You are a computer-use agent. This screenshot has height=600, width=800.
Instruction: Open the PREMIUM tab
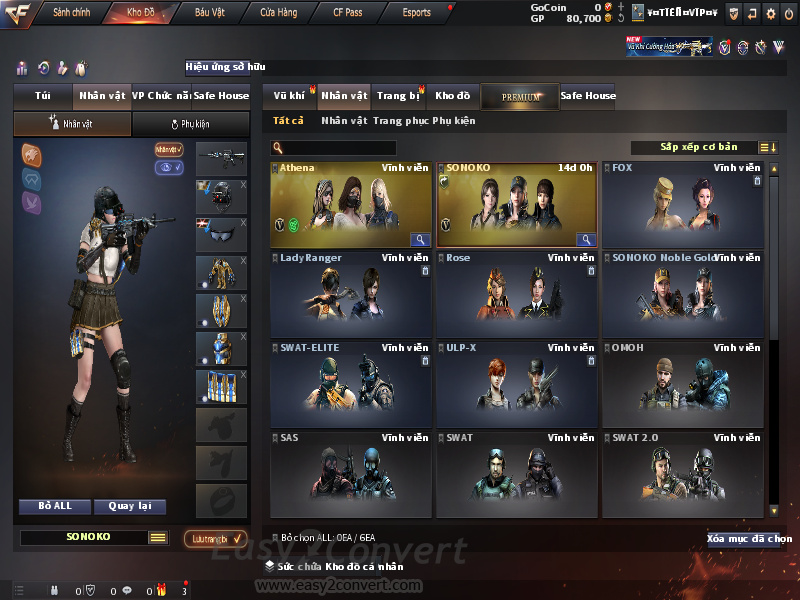(520, 96)
